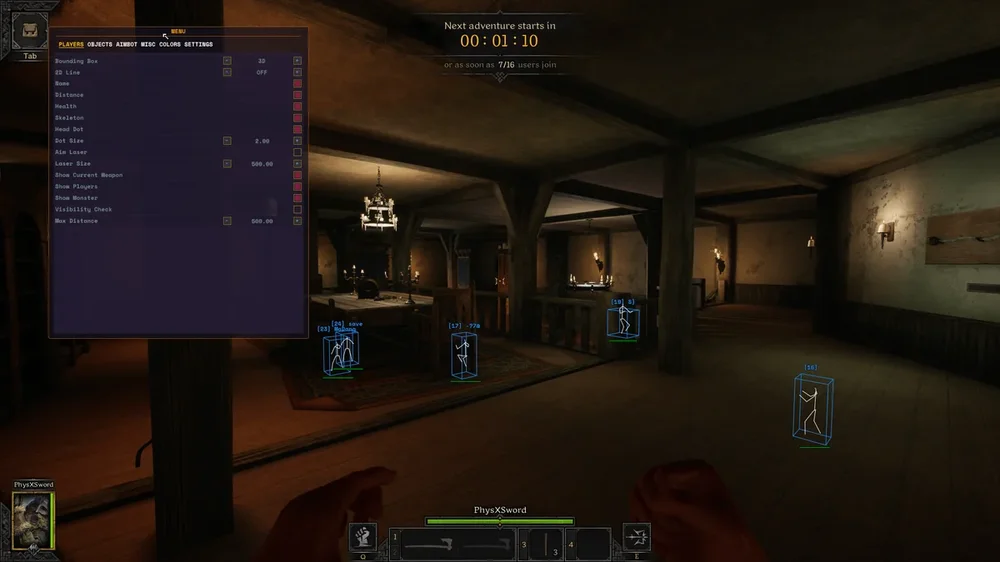1000x562 pixels.
Task: Tick the Visibility Check box
Action: click(x=297, y=209)
